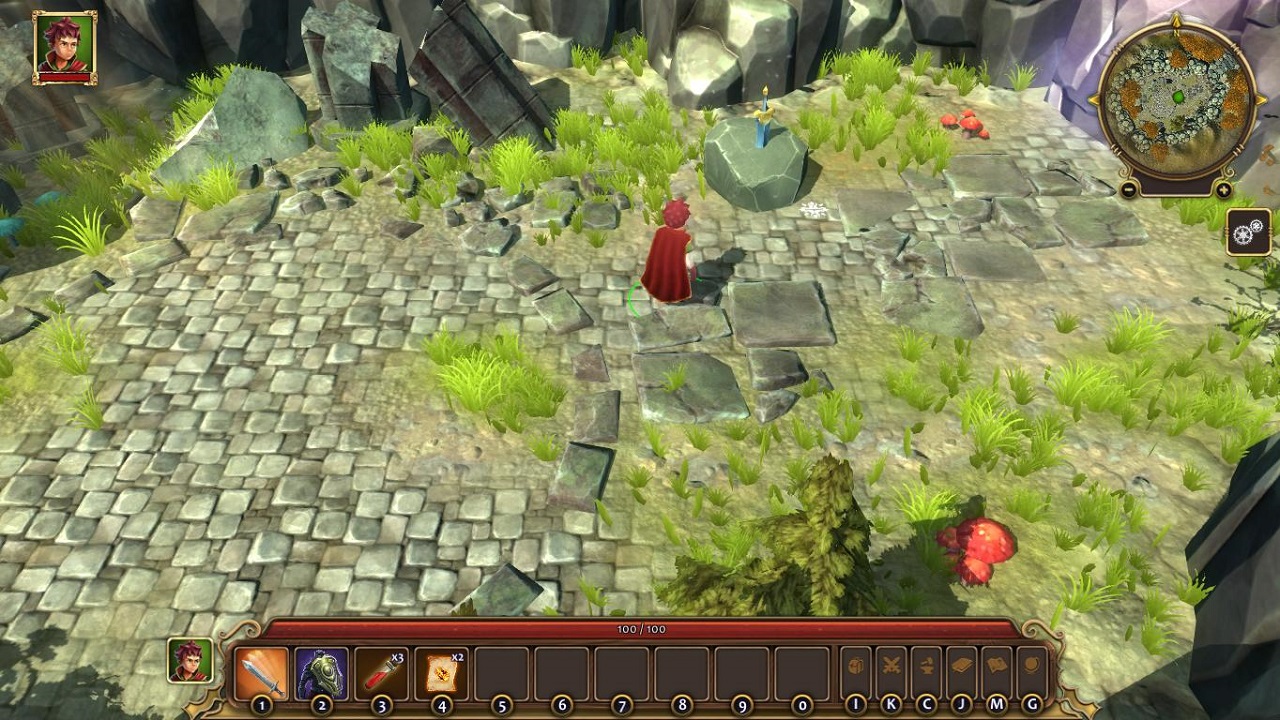This screenshot has width=1280, height=720.
Task: Zoom out the minimap with the minus button
Action: coord(1129,190)
